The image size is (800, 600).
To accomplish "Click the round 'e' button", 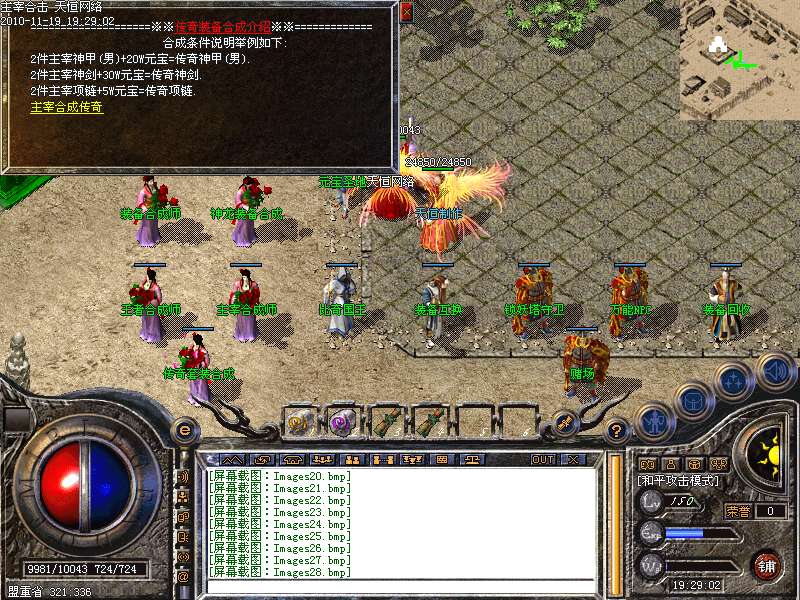I will (x=184, y=430).
